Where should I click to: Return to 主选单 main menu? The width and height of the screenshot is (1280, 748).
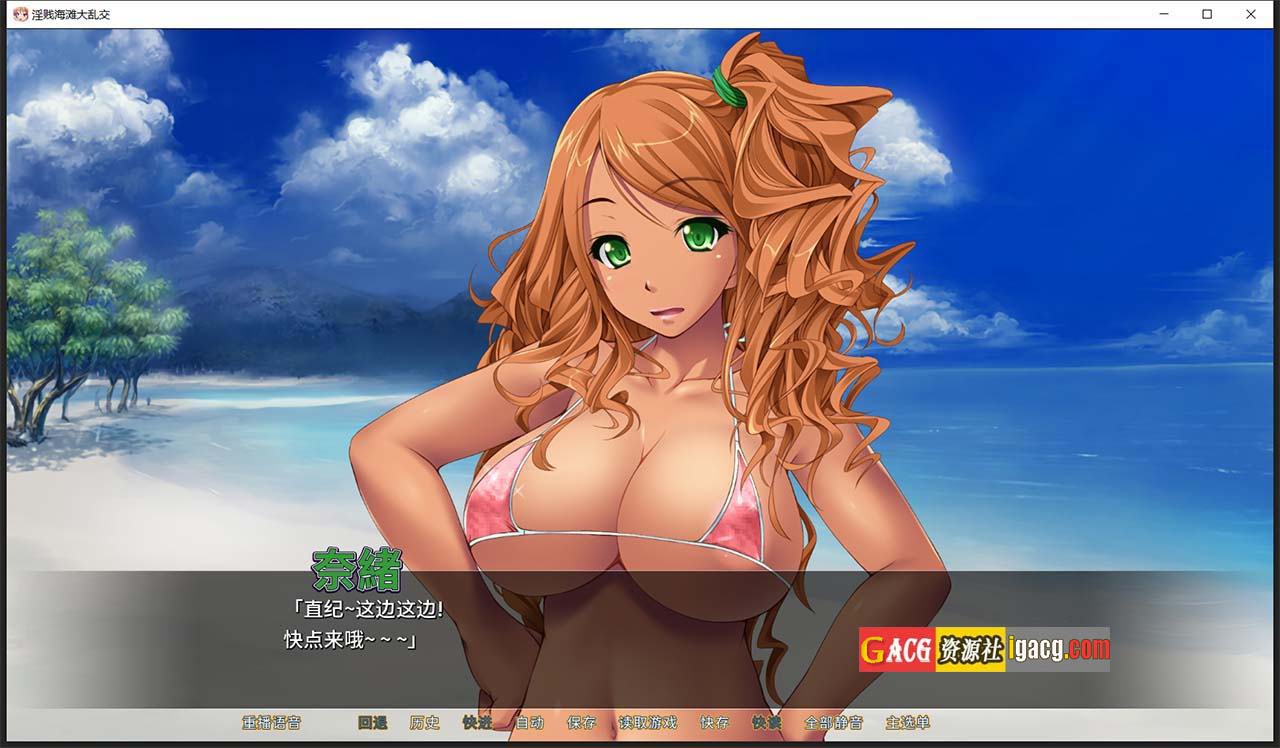click(x=907, y=723)
